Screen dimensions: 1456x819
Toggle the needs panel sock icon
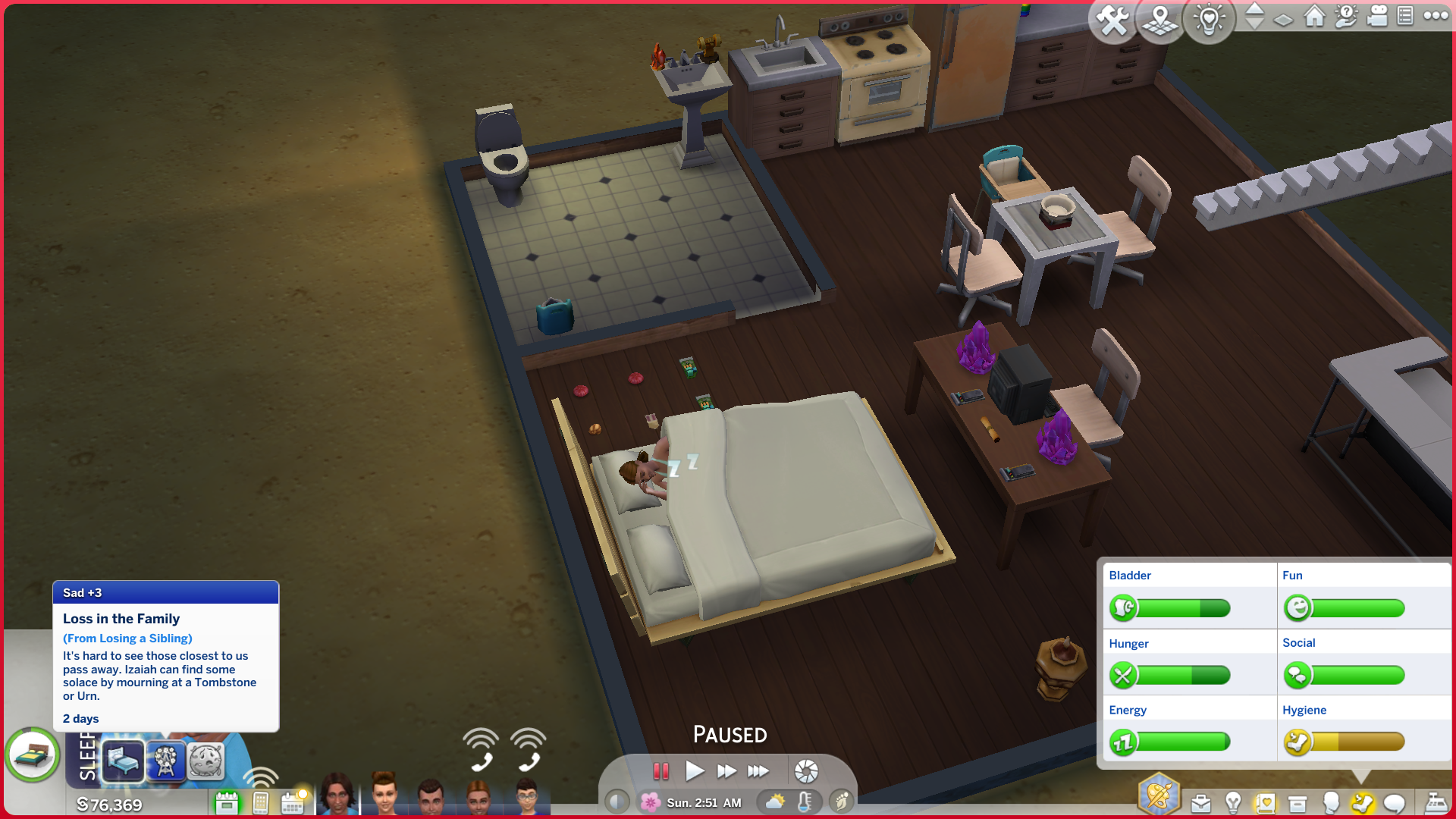coord(1362,803)
